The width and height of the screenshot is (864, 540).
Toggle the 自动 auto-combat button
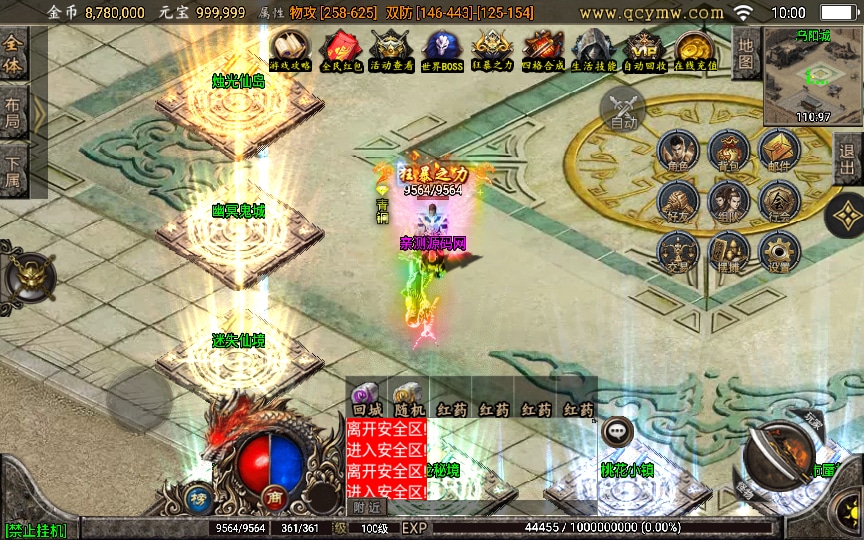click(x=623, y=107)
